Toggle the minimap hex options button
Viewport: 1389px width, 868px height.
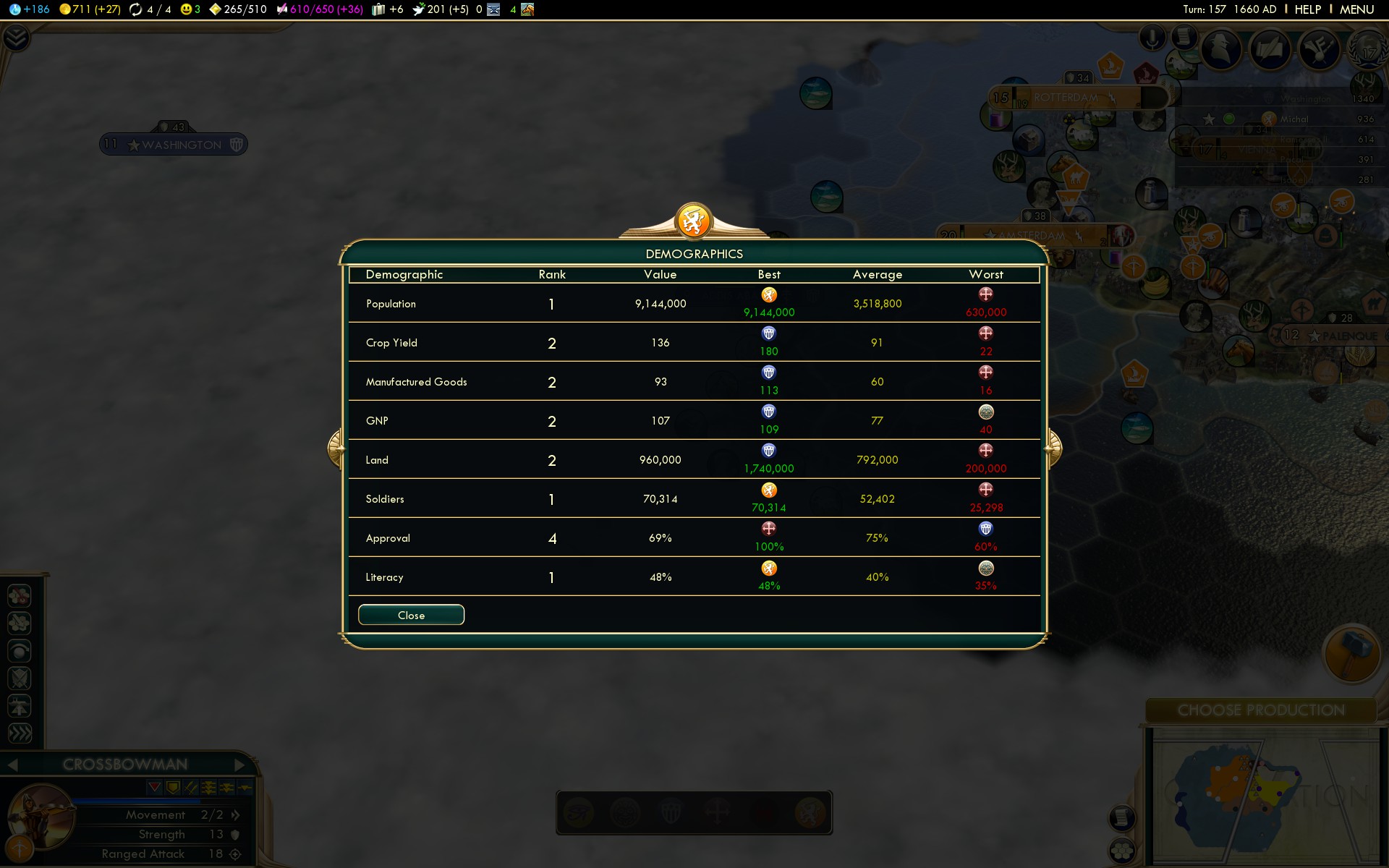pos(1121,851)
